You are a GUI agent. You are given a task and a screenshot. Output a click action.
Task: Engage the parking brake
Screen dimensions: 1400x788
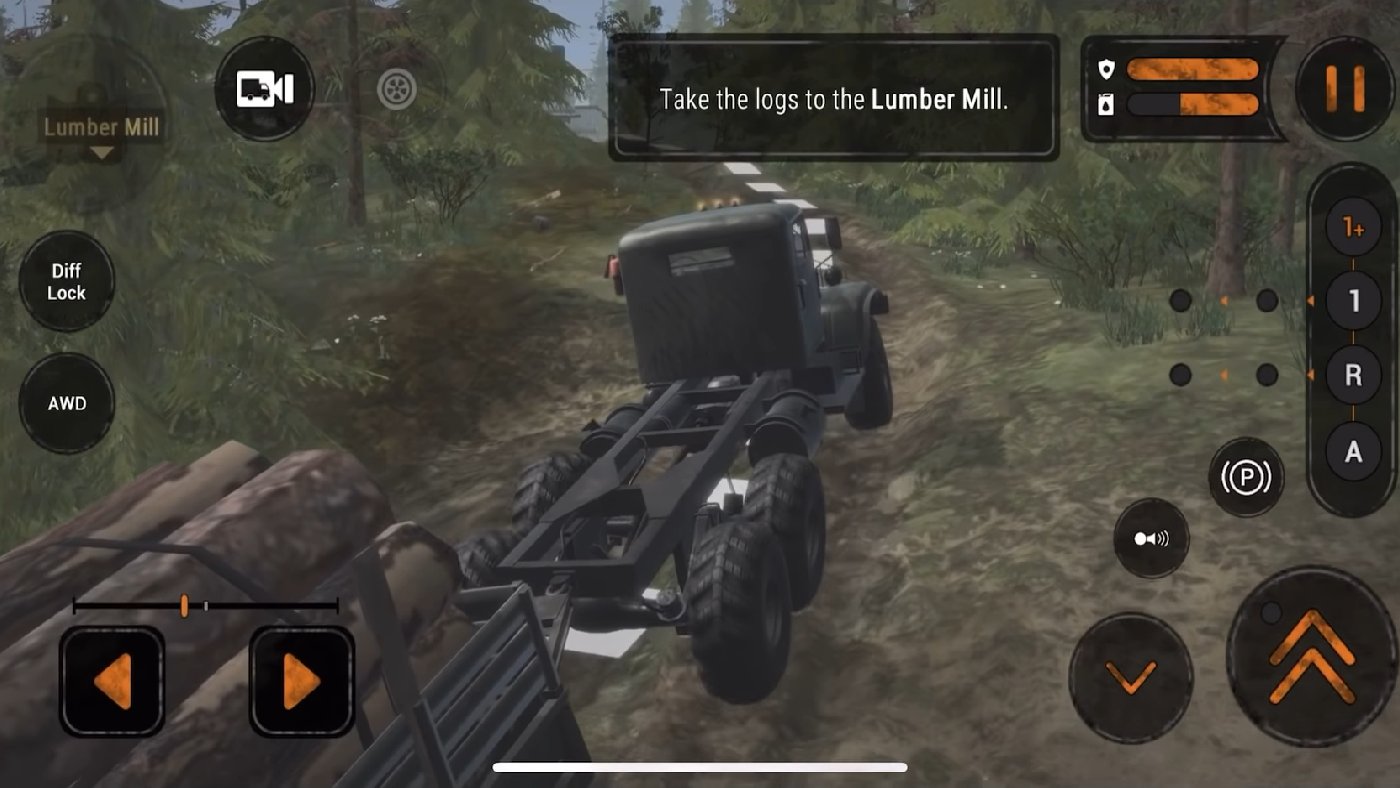coord(1247,478)
